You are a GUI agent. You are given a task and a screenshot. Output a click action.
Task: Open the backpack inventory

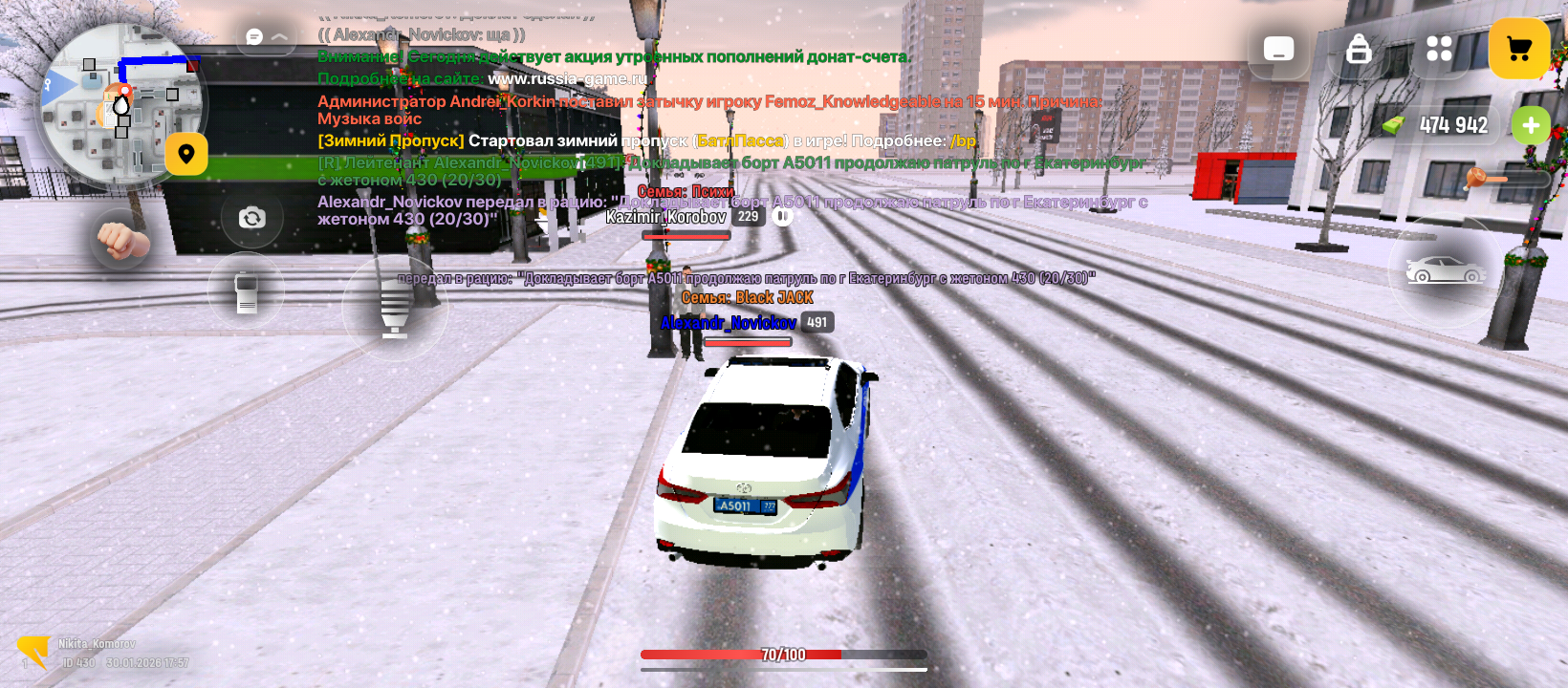coord(1359,49)
